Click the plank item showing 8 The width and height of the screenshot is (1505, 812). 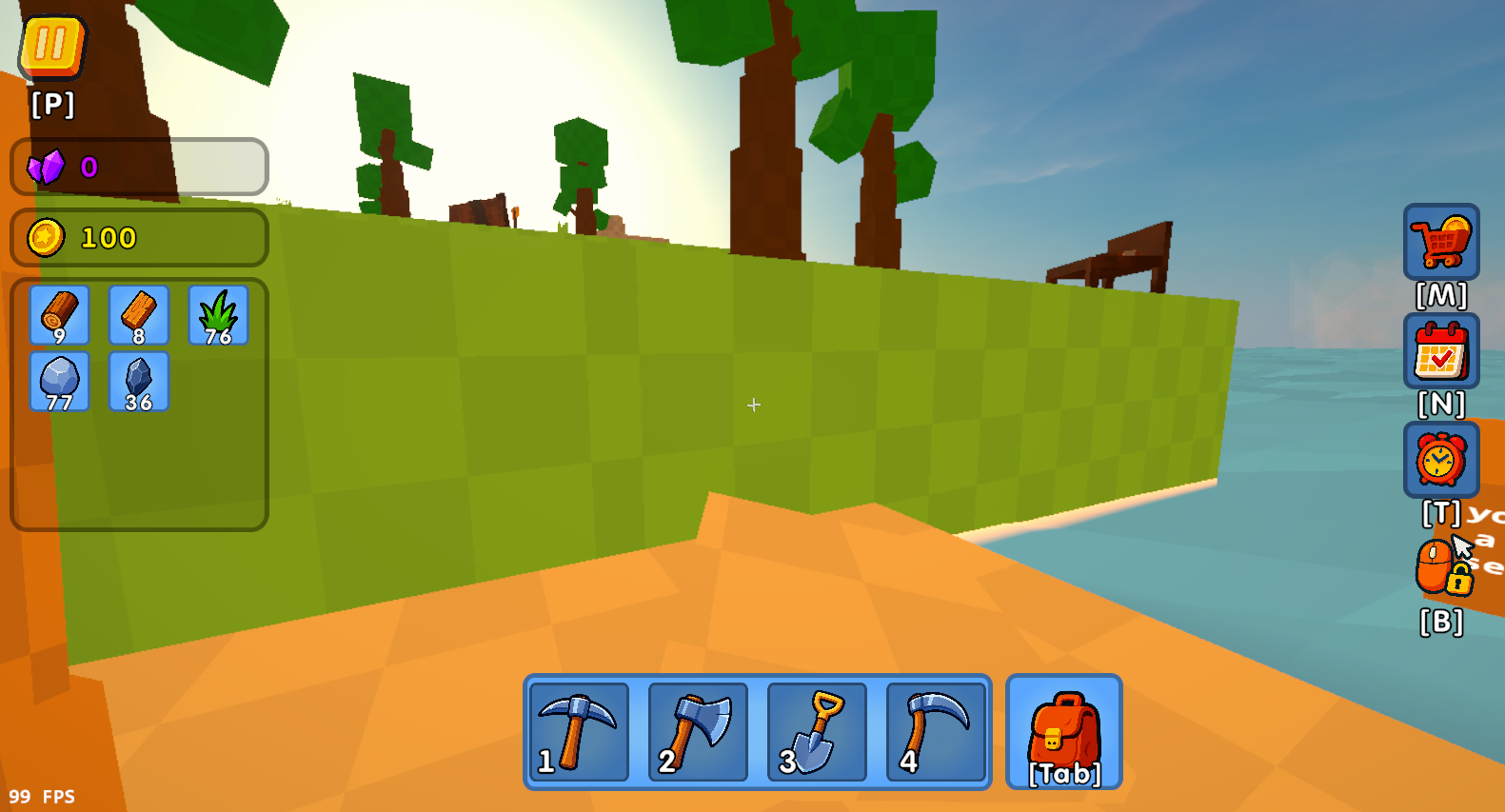tap(139, 315)
